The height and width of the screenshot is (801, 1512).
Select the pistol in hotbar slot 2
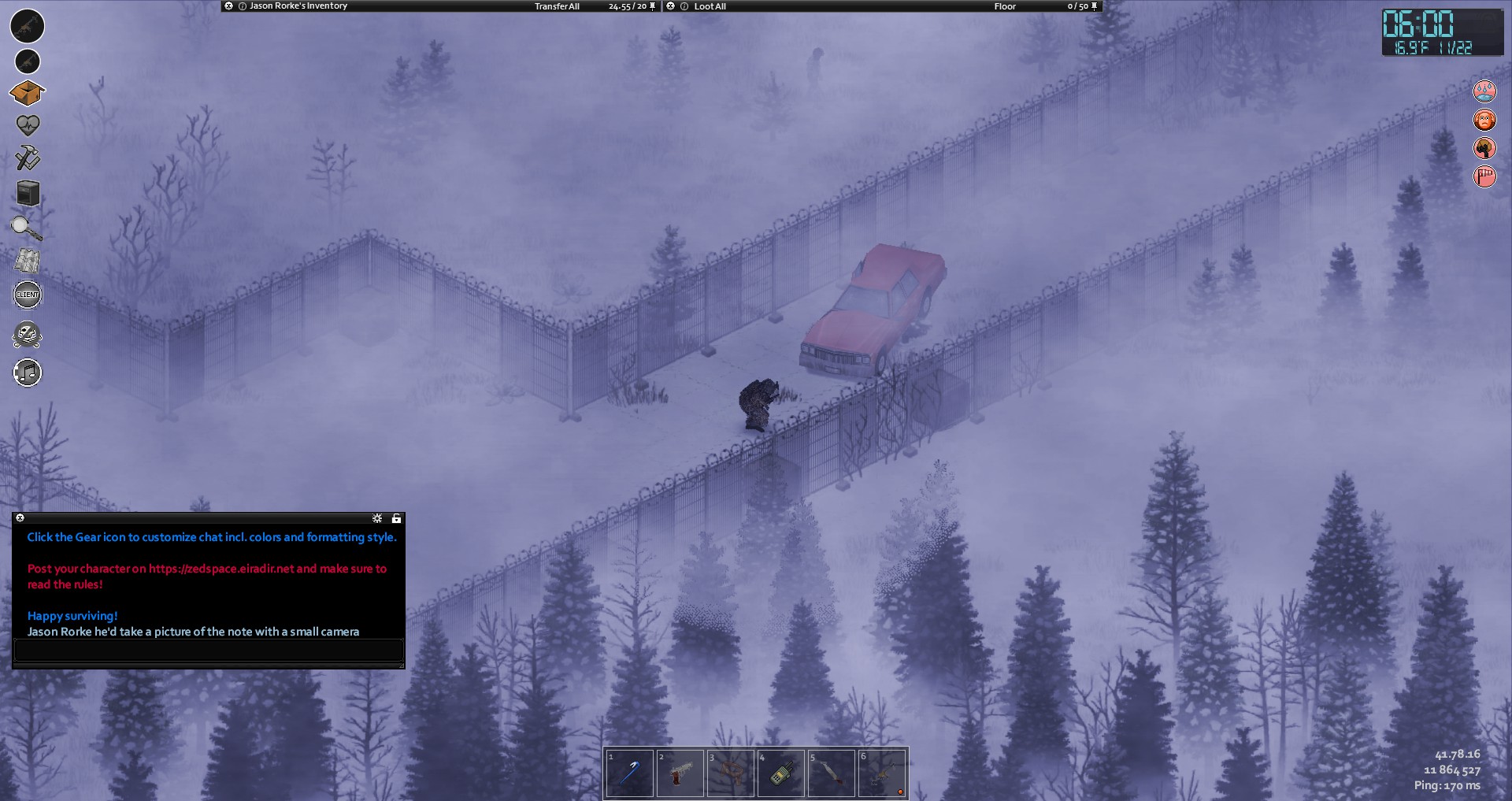[680, 773]
